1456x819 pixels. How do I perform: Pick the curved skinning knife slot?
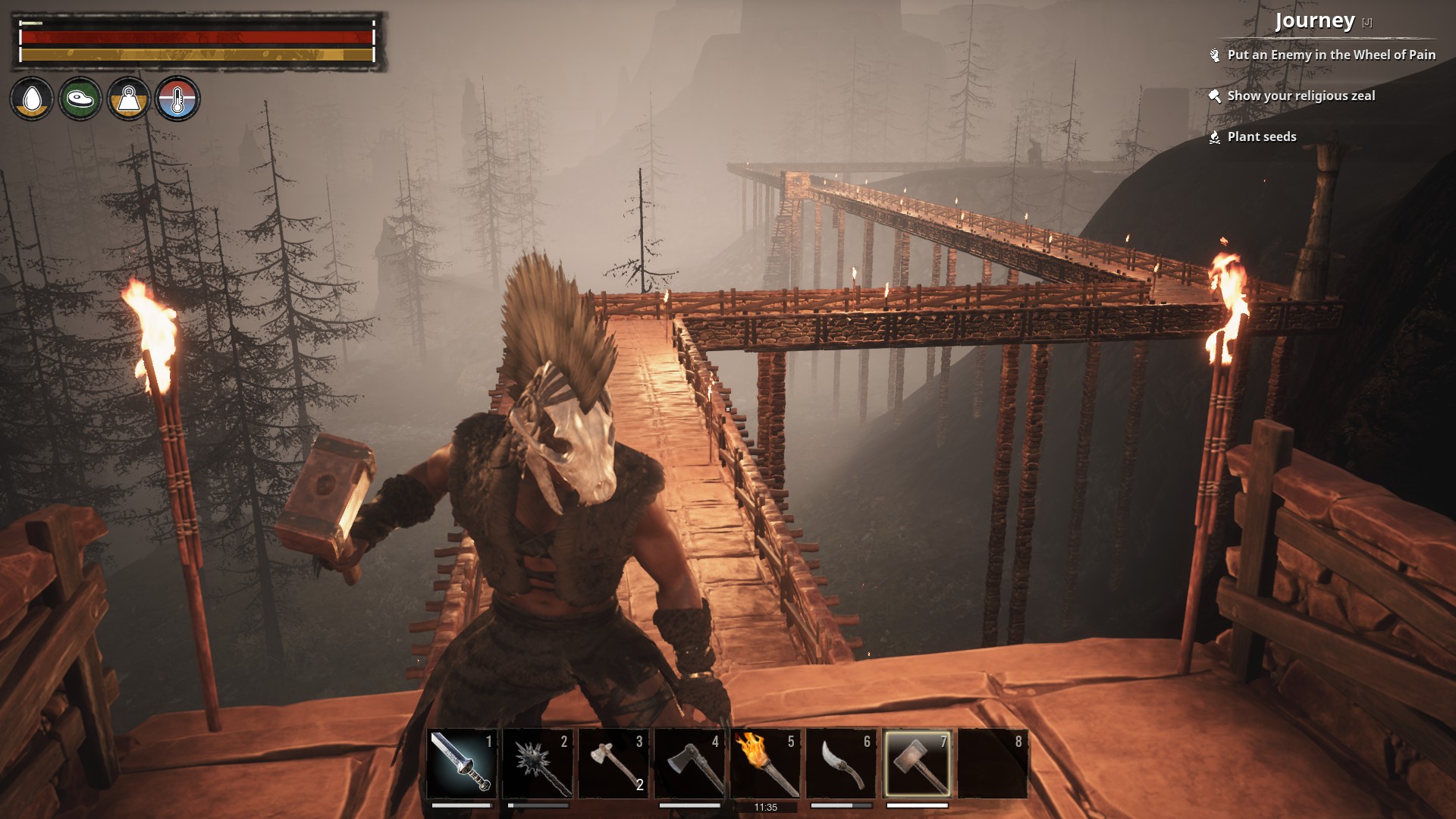click(x=841, y=764)
